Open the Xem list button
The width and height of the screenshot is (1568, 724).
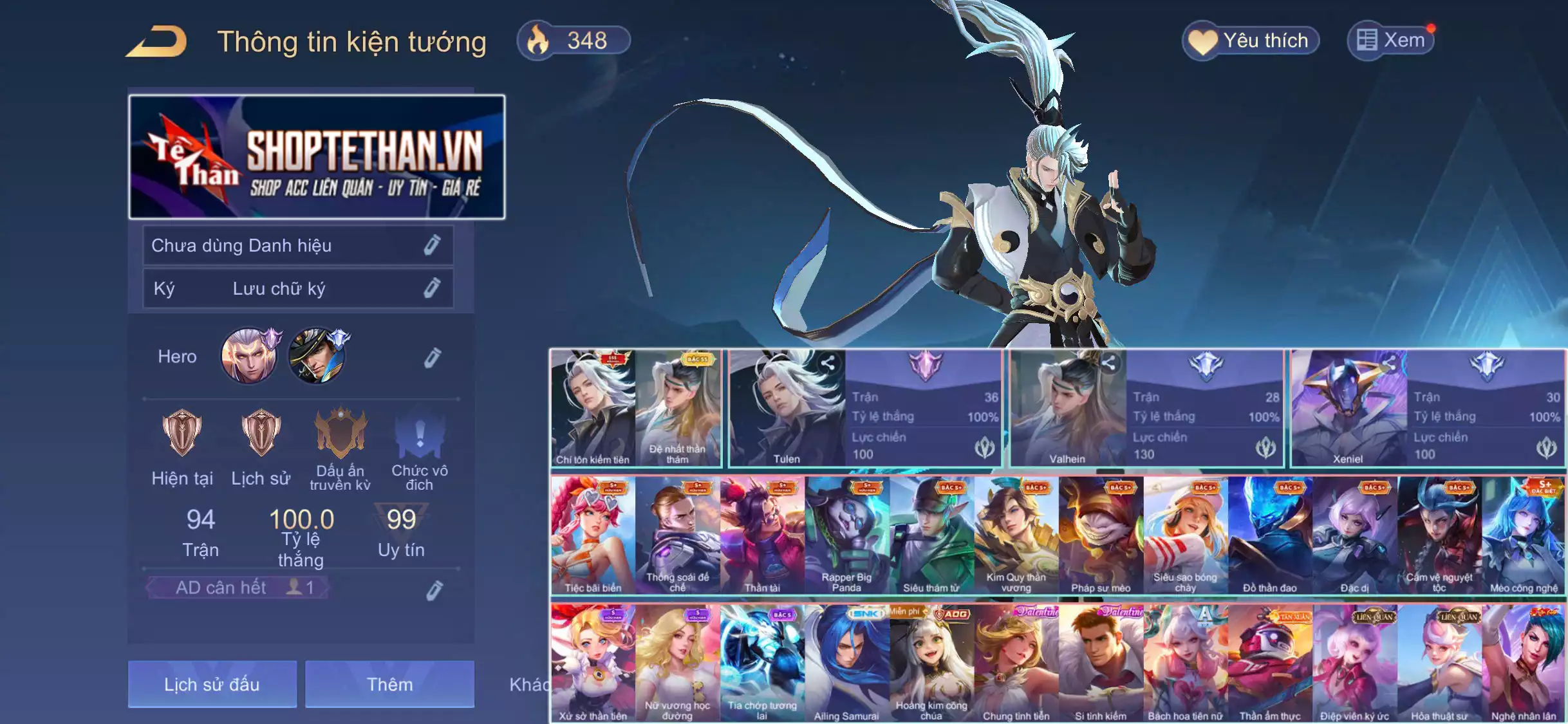click(1392, 41)
